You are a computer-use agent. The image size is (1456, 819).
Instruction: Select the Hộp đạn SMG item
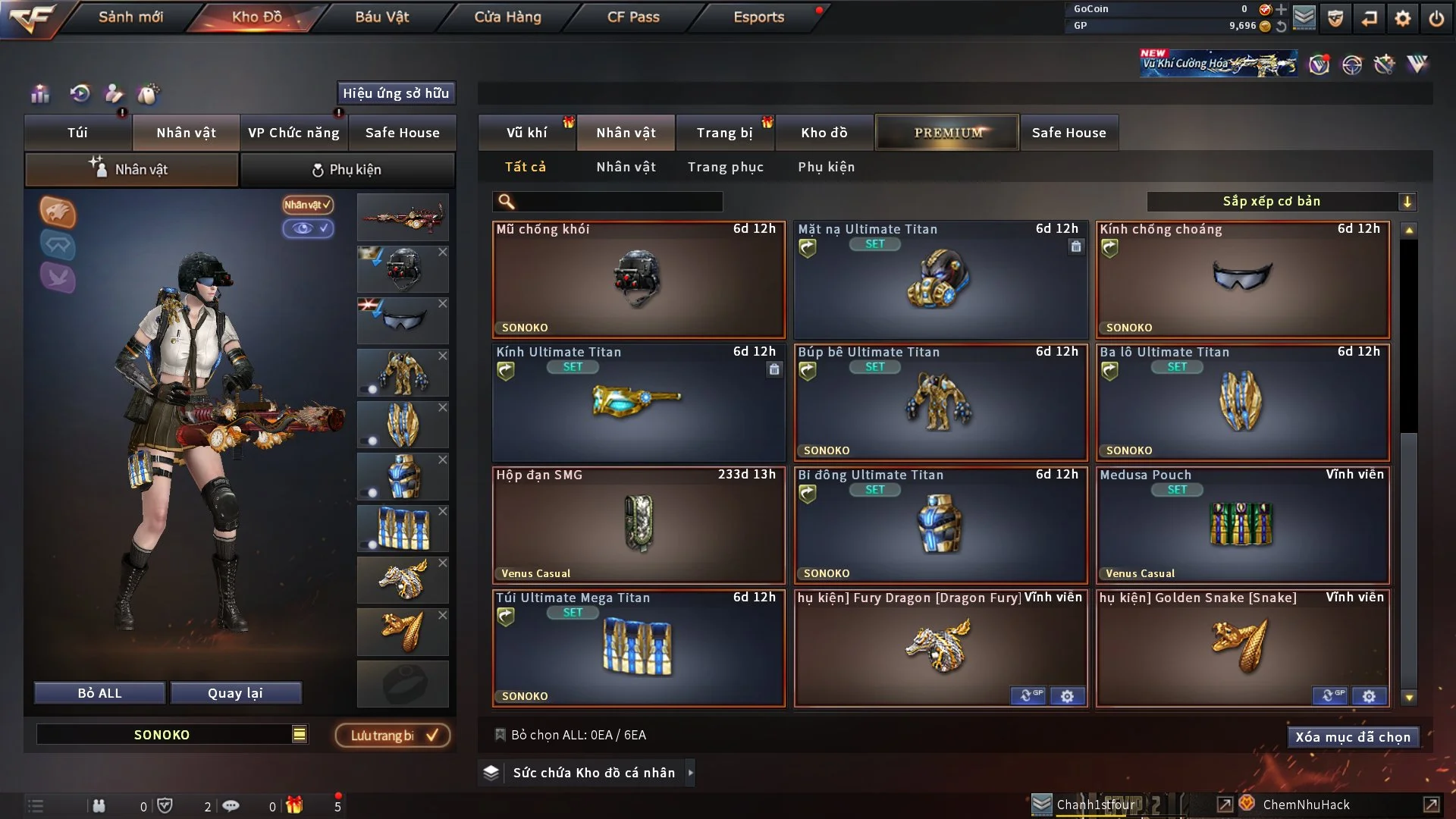point(638,526)
